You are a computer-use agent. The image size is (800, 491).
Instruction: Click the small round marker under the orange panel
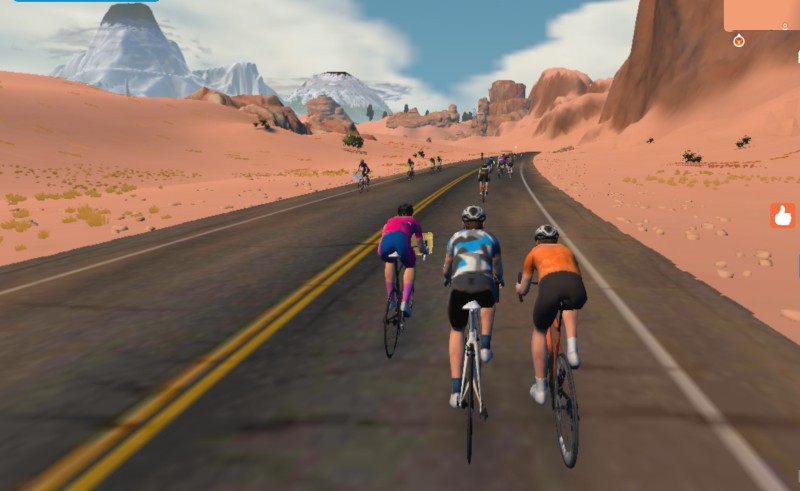pyautogui.click(x=739, y=41)
